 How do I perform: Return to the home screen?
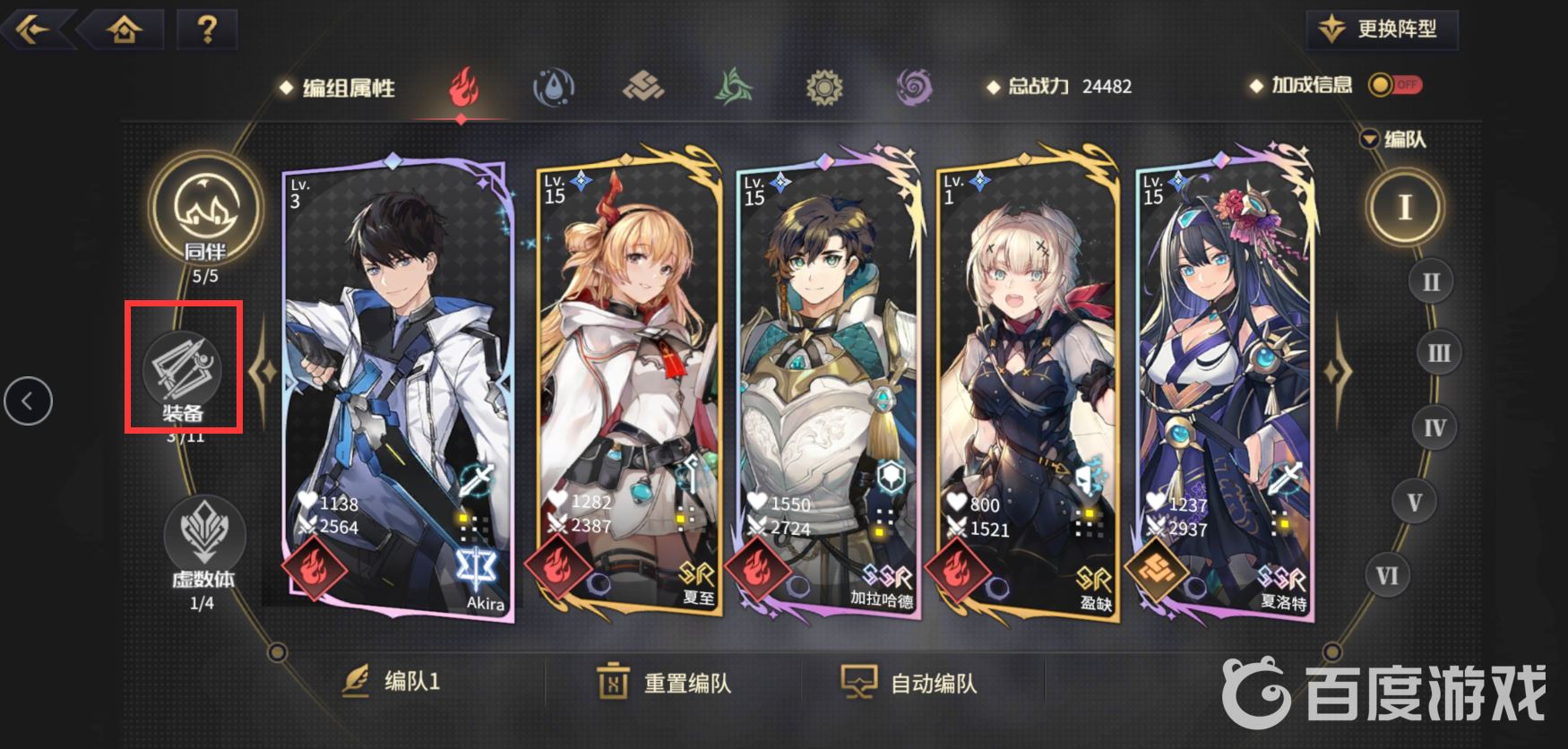(124, 29)
